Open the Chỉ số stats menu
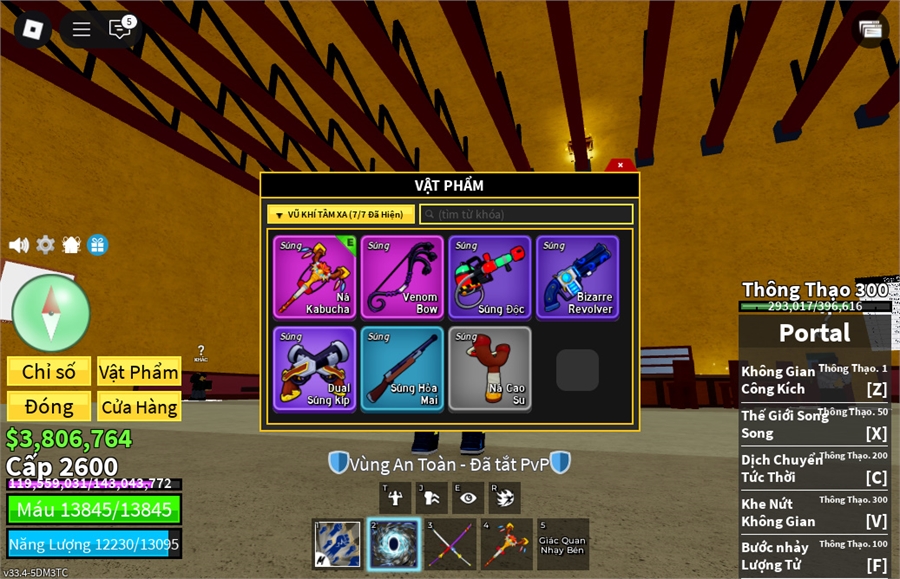900x579 pixels. click(49, 372)
